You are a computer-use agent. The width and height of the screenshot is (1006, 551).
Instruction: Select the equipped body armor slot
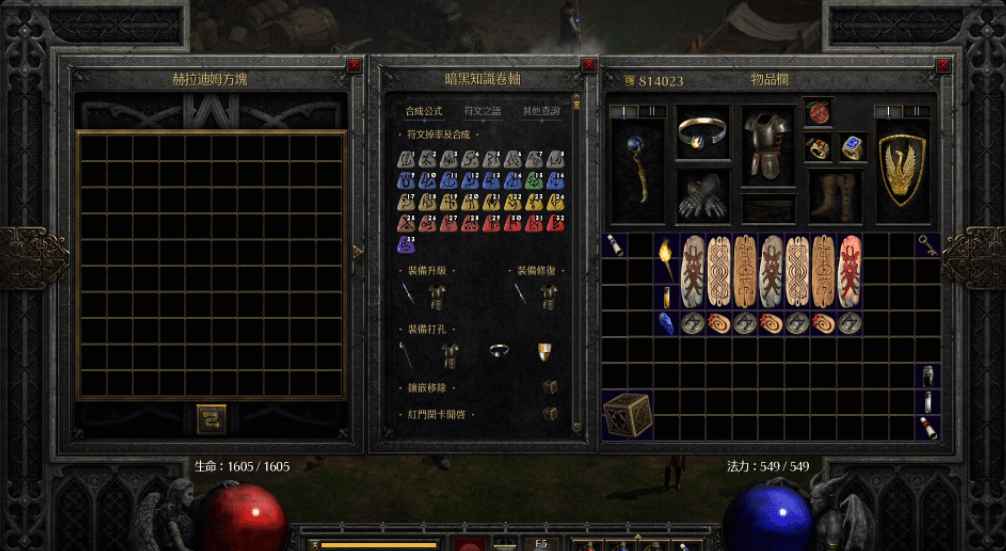(767, 146)
